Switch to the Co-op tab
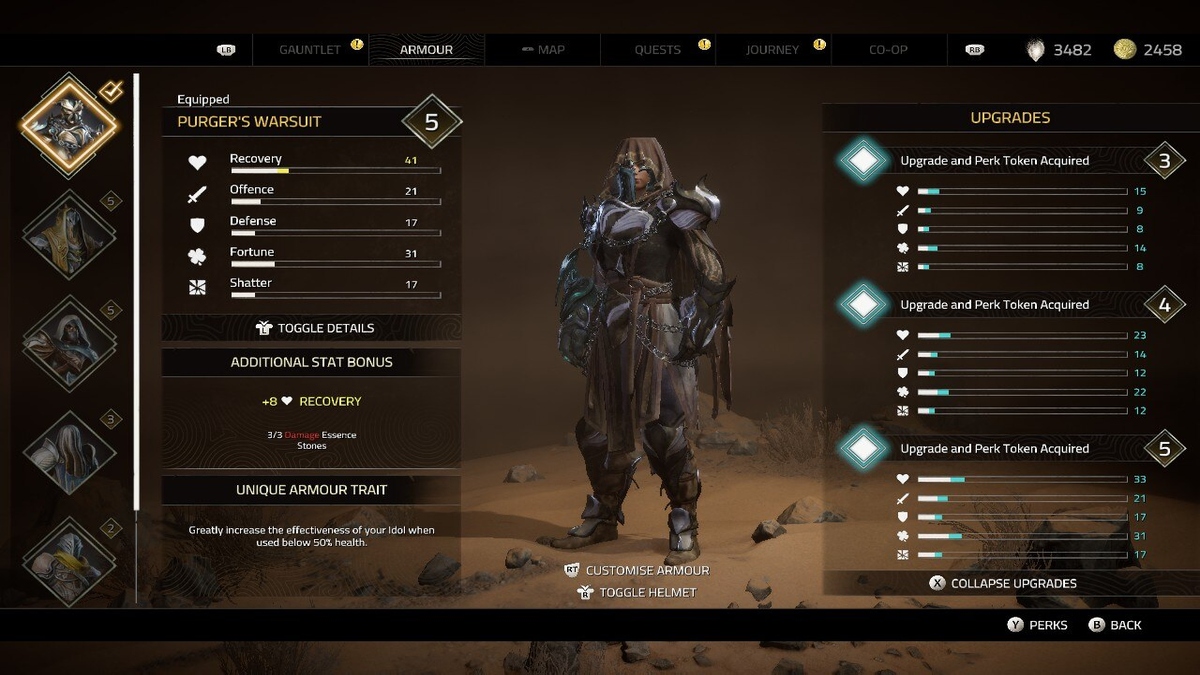Viewport: 1200px width, 675px height. pos(888,49)
